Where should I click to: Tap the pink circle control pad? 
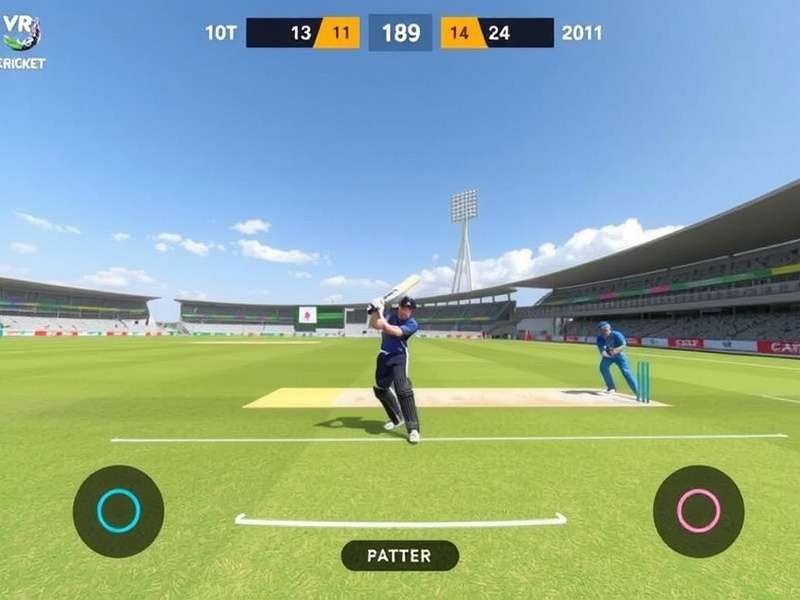698,511
